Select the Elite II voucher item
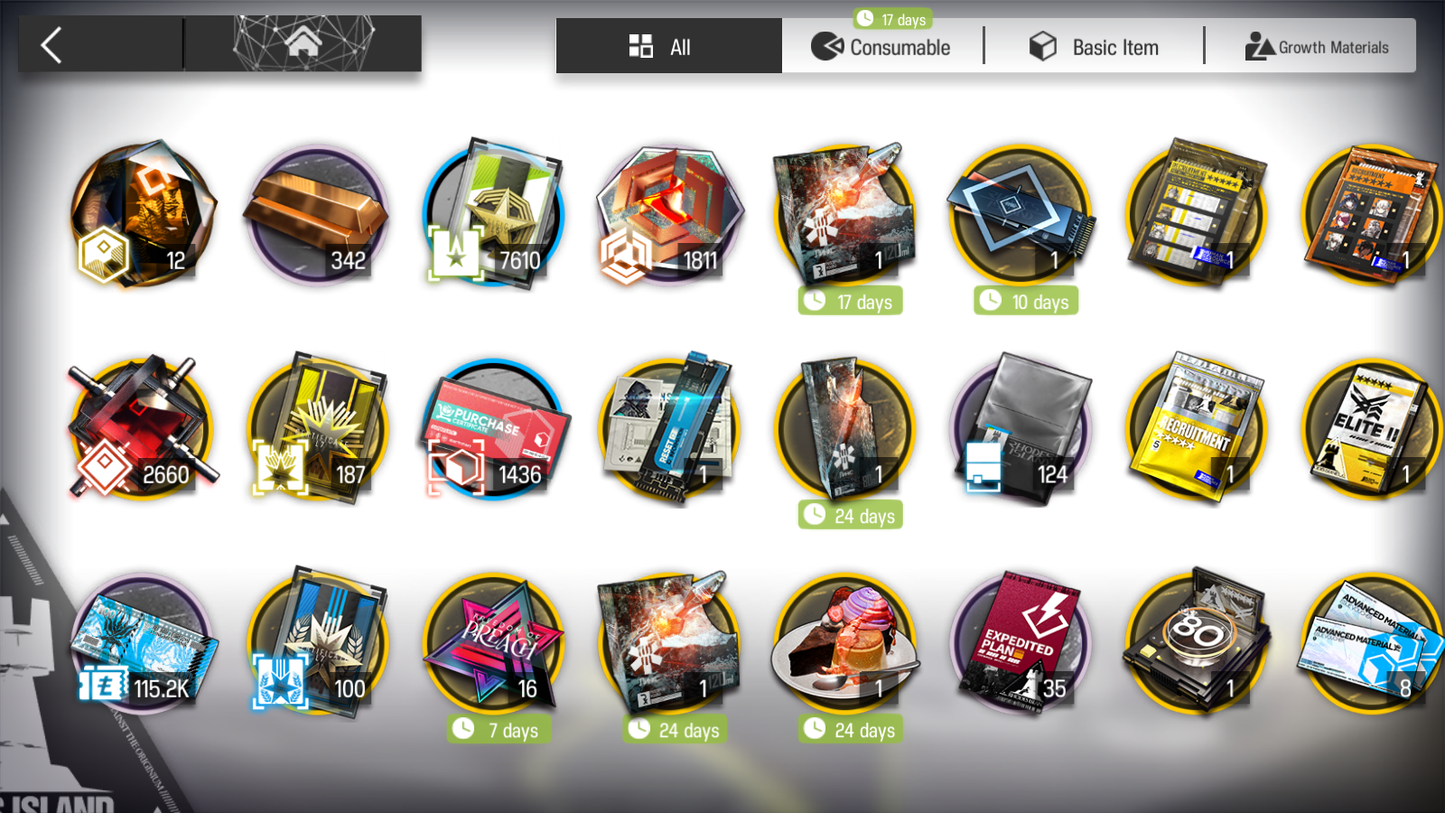Screen dimensions: 1445x813 (1372, 430)
